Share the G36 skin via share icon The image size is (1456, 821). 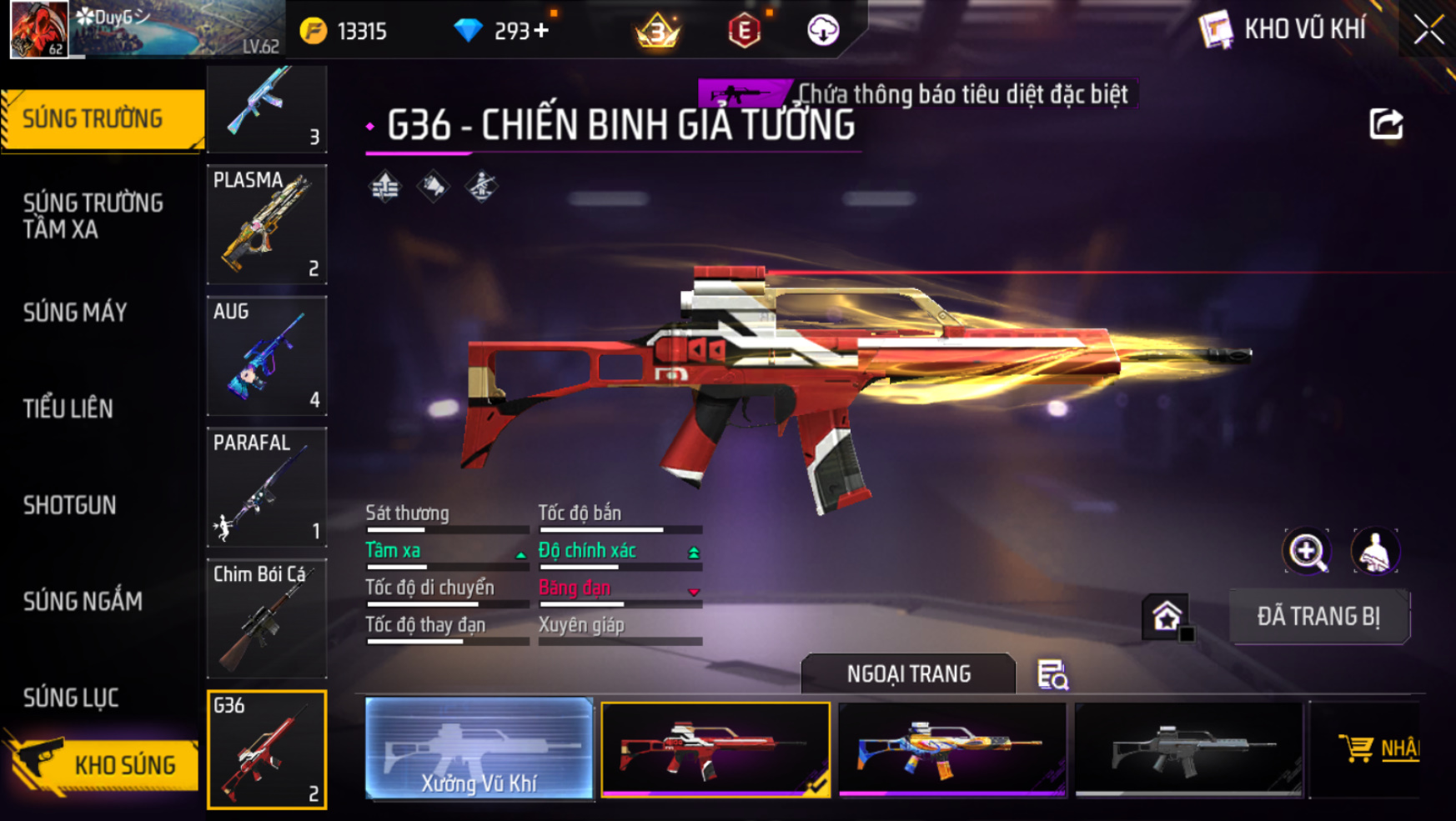point(1386,124)
